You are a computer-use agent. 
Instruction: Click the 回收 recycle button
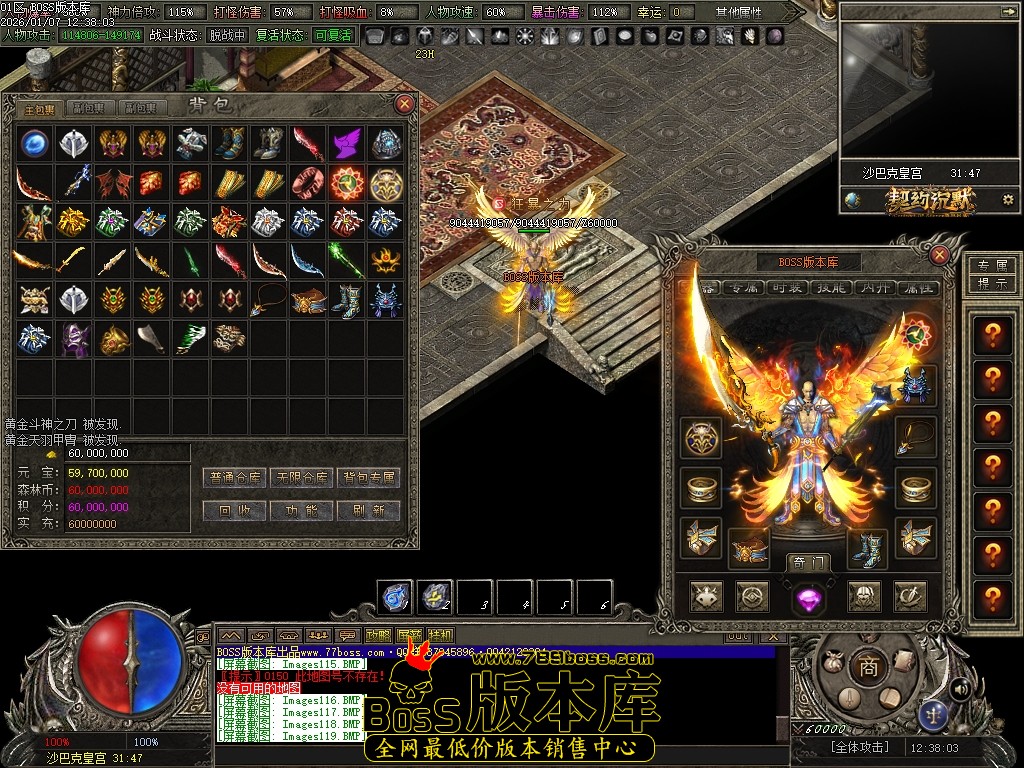[x=235, y=510]
